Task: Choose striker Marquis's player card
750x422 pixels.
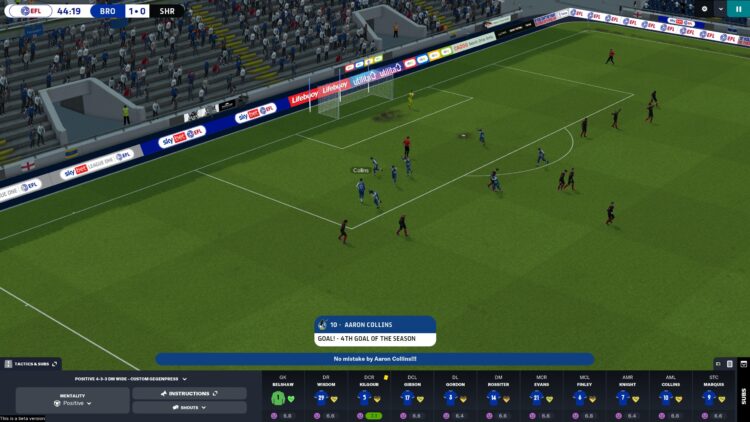Action: (x=713, y=397)
